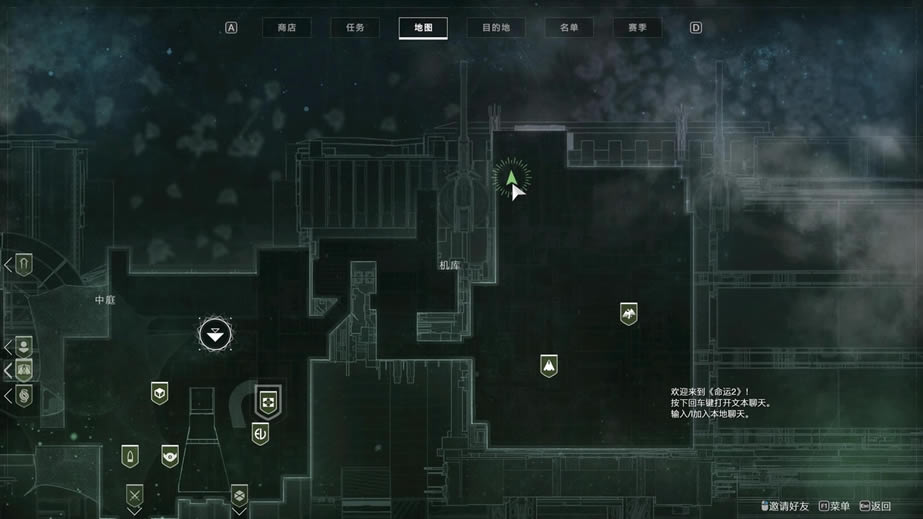
Task: Select the ship marker in the hangar
Action: (x=548, y=366)
